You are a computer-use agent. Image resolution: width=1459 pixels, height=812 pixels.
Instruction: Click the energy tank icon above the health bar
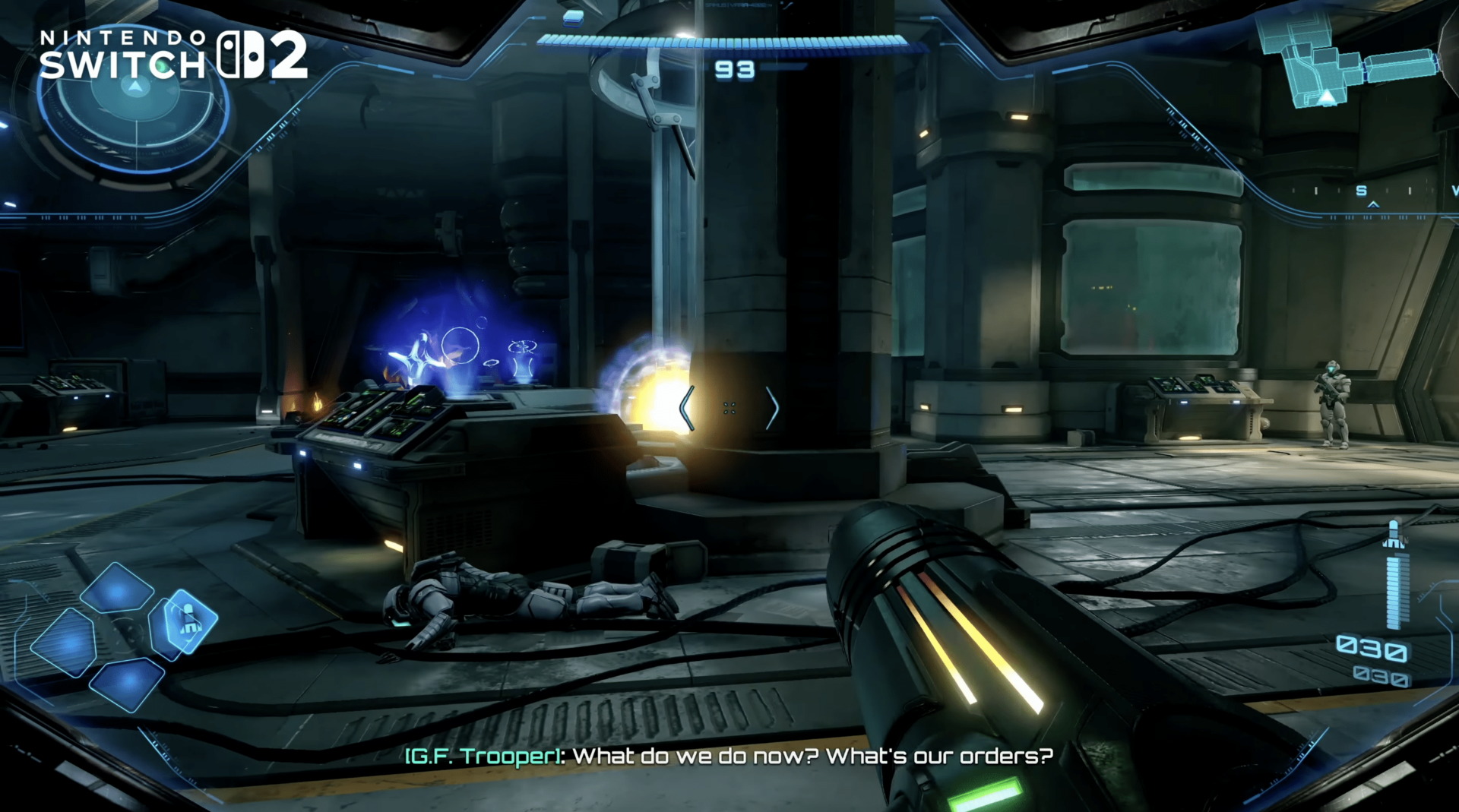coord(572,19)
